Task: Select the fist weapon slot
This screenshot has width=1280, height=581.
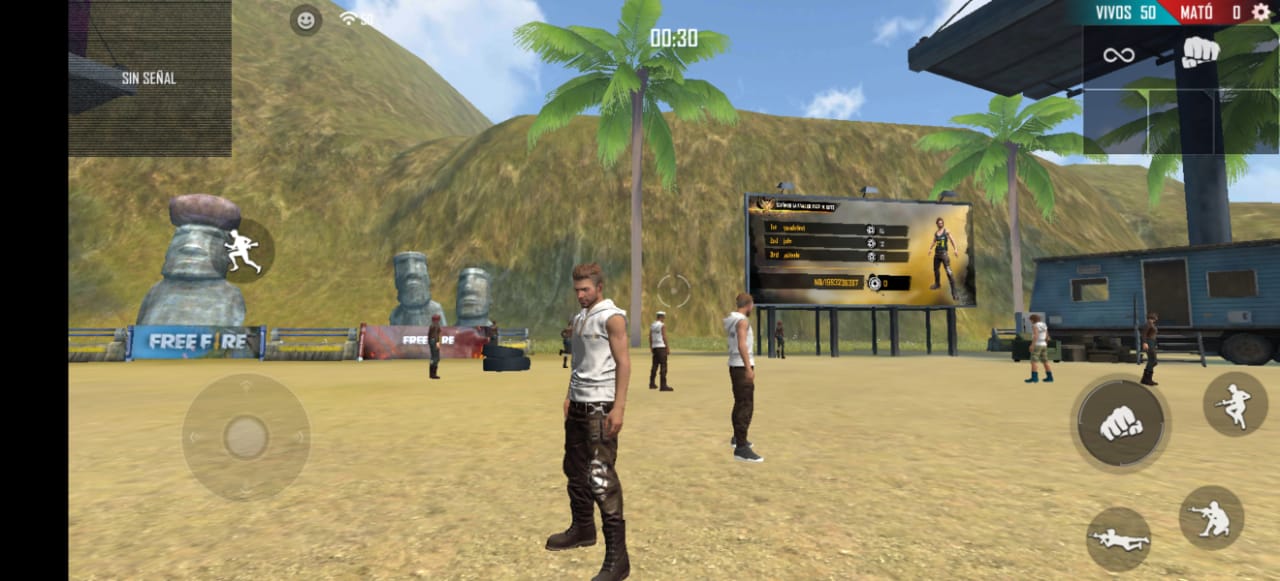Action: 1200,52
